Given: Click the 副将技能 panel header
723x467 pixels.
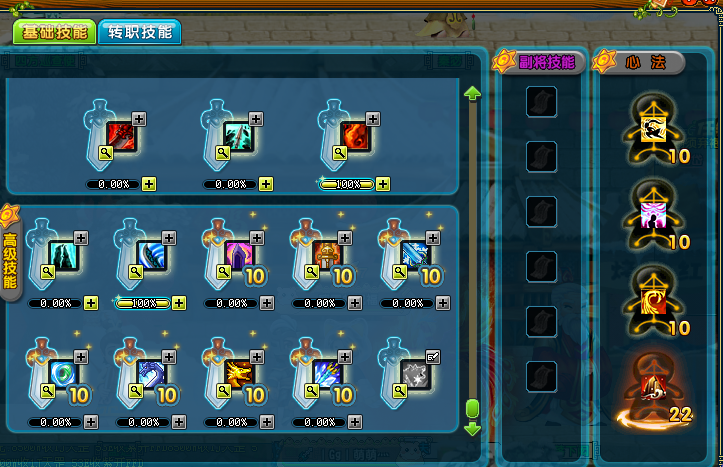Looking at the screenshot, I should coord(546,62).
